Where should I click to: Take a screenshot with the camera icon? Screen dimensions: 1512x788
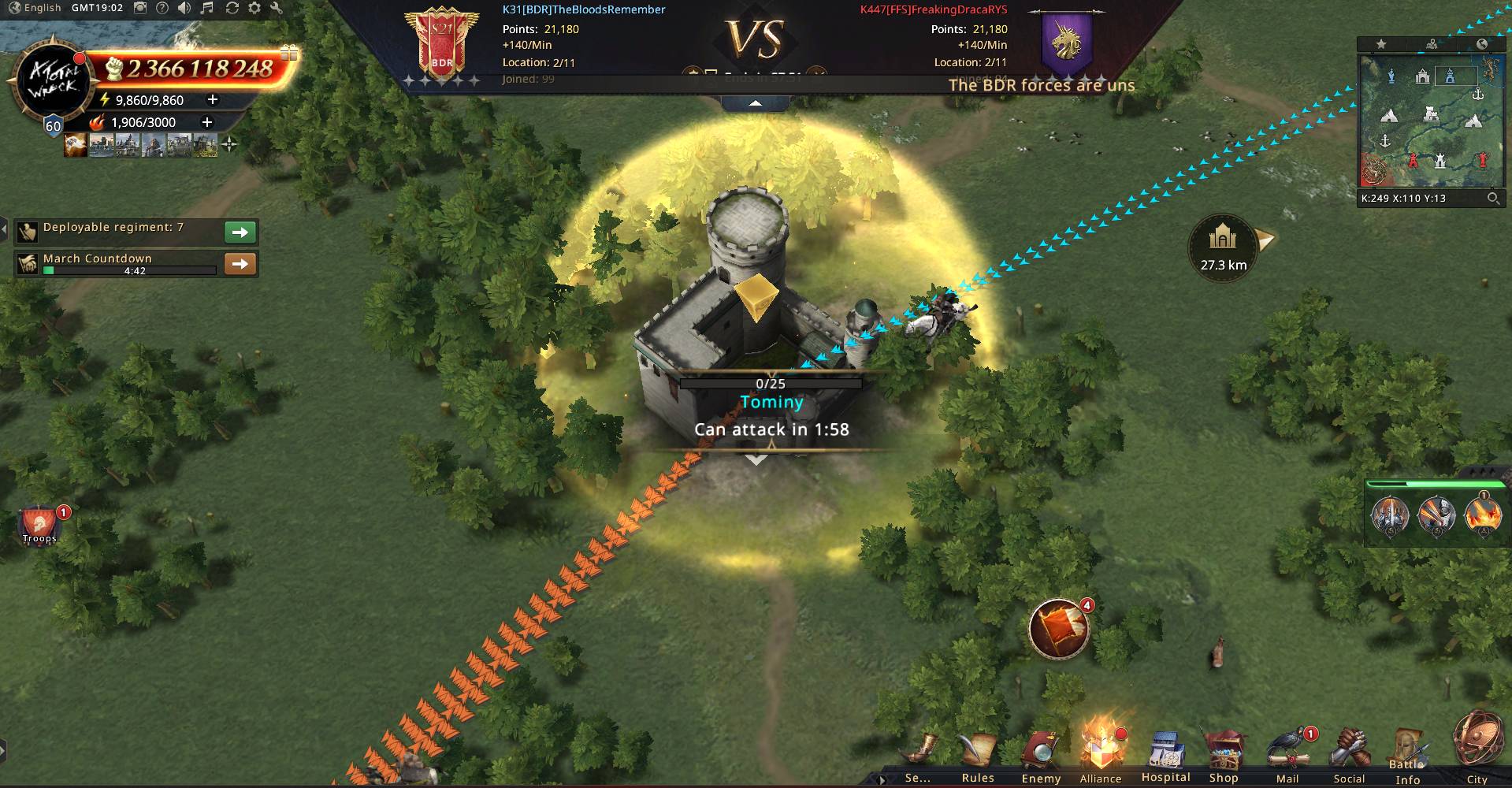pos(139,8)
